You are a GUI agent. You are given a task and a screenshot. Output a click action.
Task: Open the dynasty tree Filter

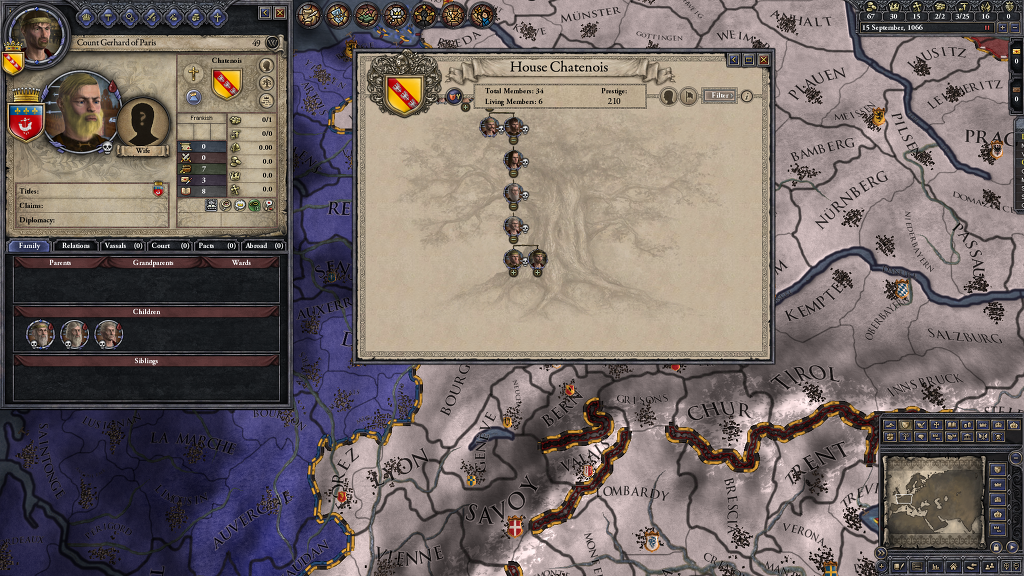(x=718, y=96)
